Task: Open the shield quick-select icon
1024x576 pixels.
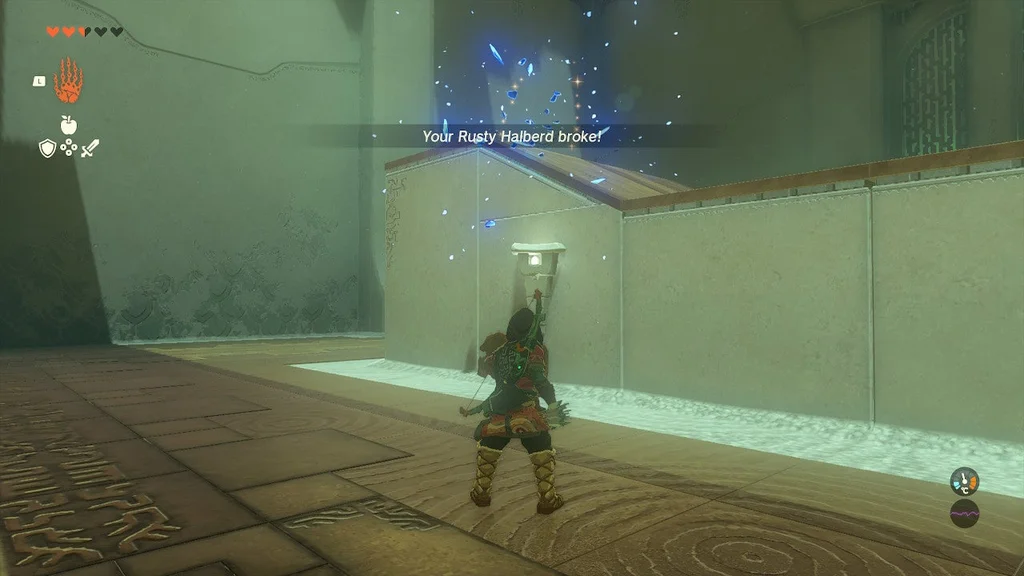Action: point(46,148)
